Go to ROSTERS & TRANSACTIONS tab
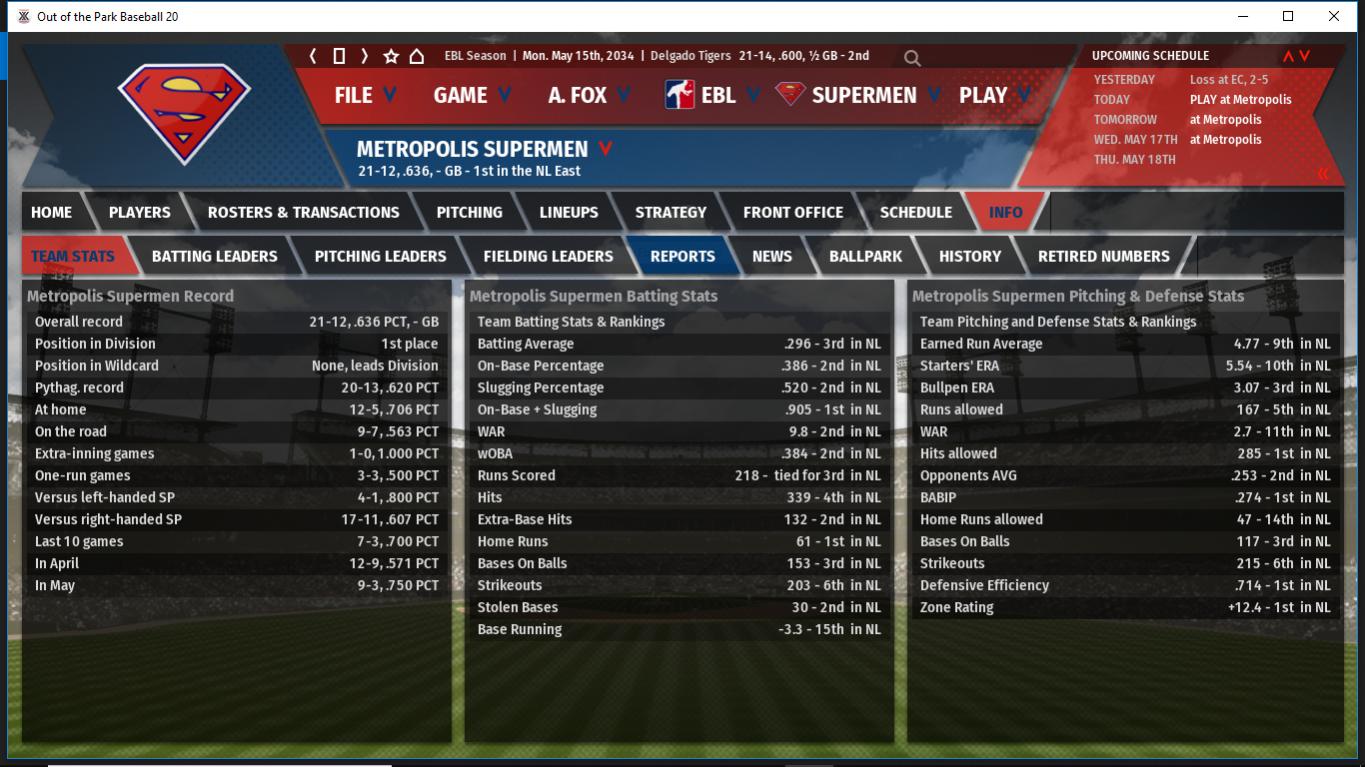The image size is (1365, 767). pos(303,212)
